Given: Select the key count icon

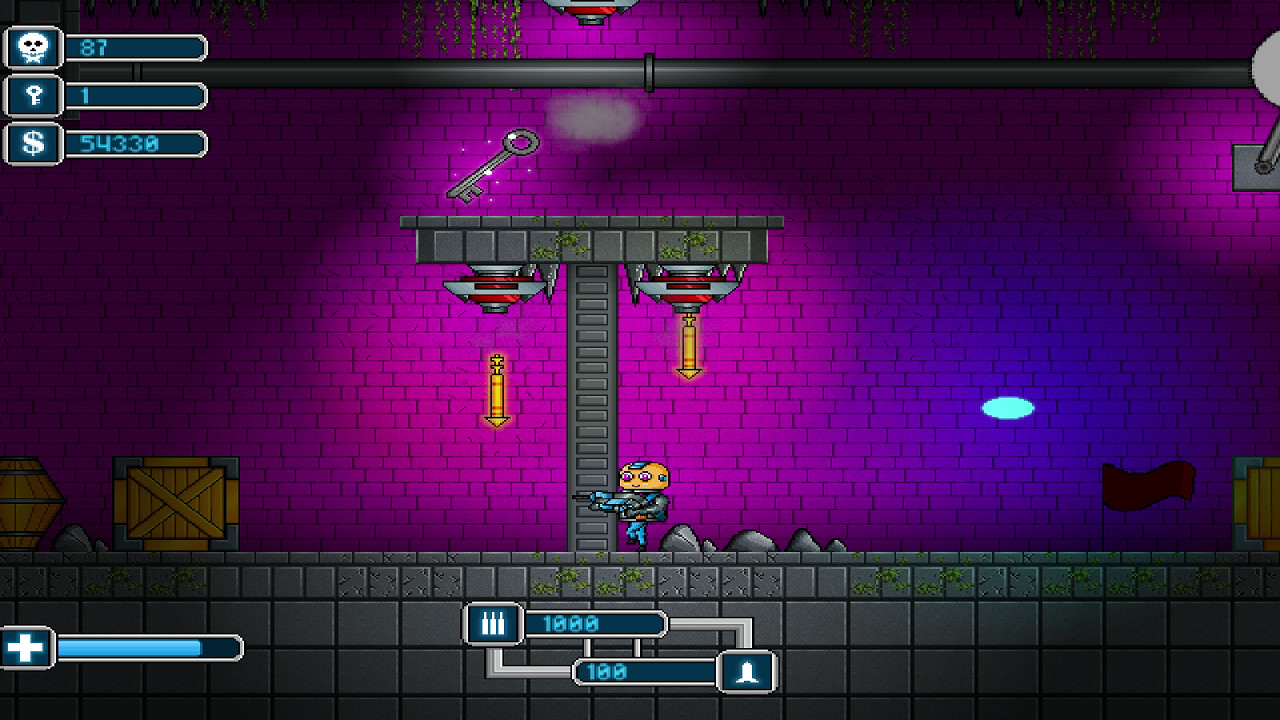Looking at the screenshot, I should click(x=33, y=96).
